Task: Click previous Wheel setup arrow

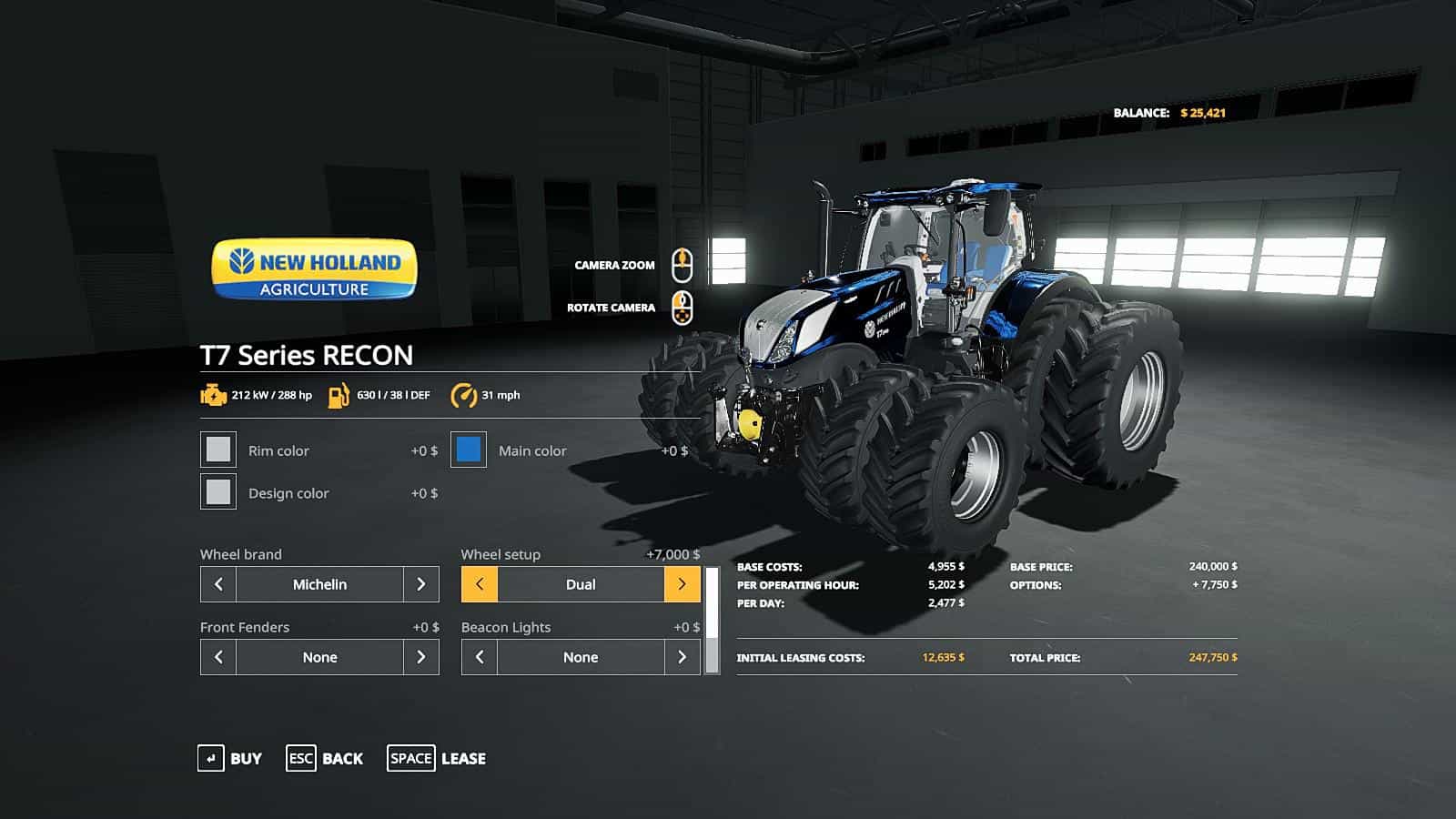Action: 480,584
